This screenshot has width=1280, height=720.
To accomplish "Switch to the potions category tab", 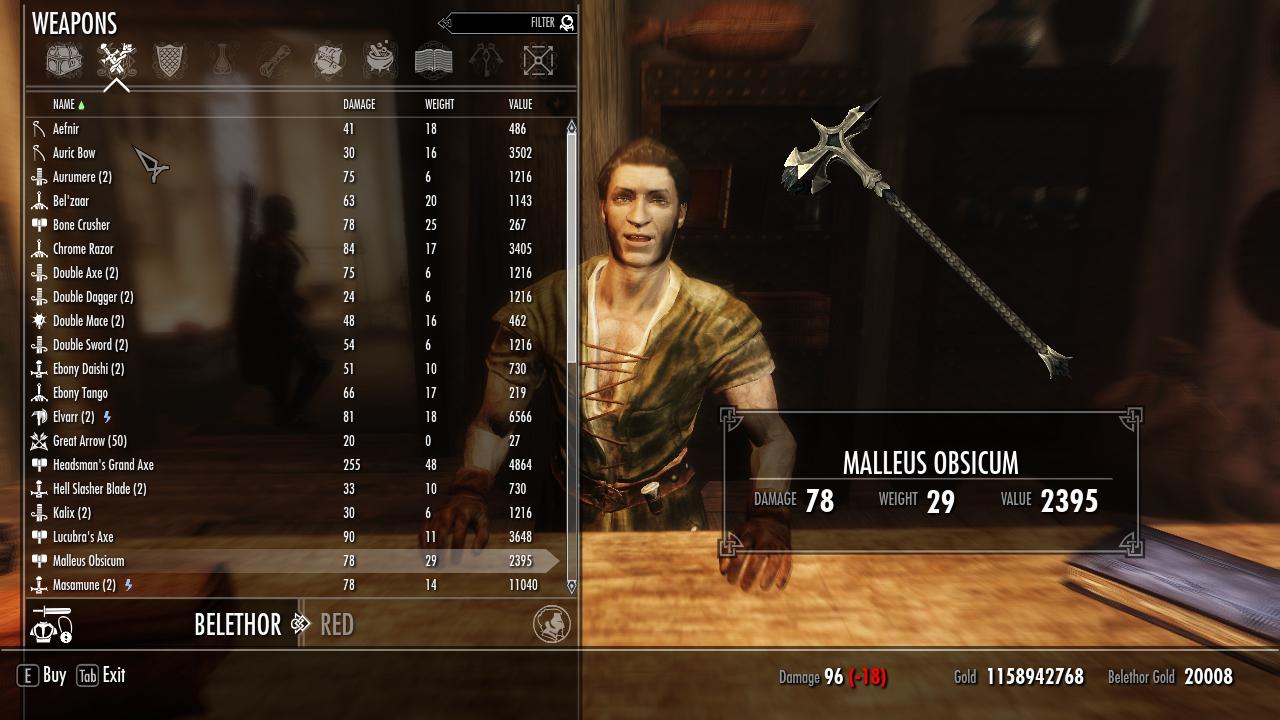I will pyautogui.click(x=222, y=61).
